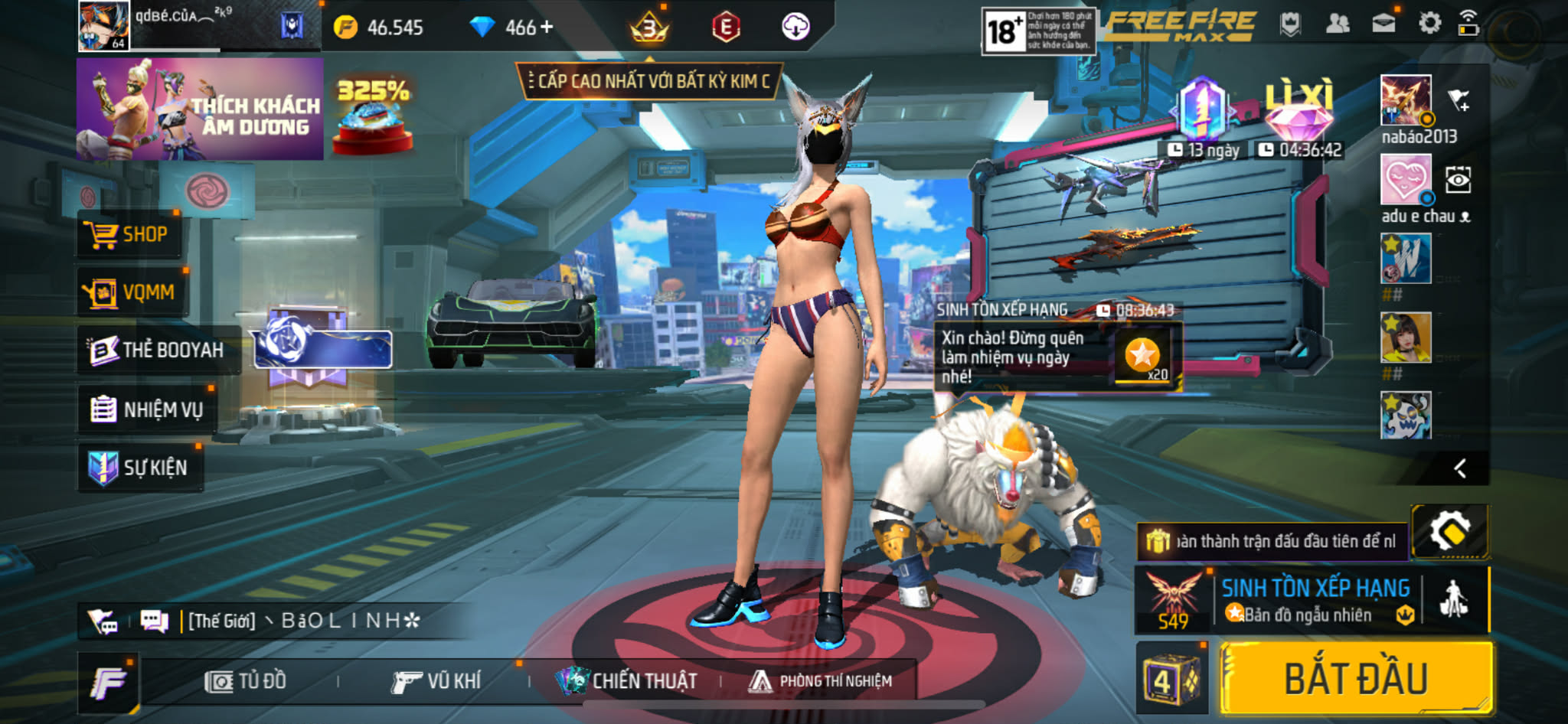Screen dimensions: 1568x724
Task: Open the SHOP menu
Action: coord(130,234)
